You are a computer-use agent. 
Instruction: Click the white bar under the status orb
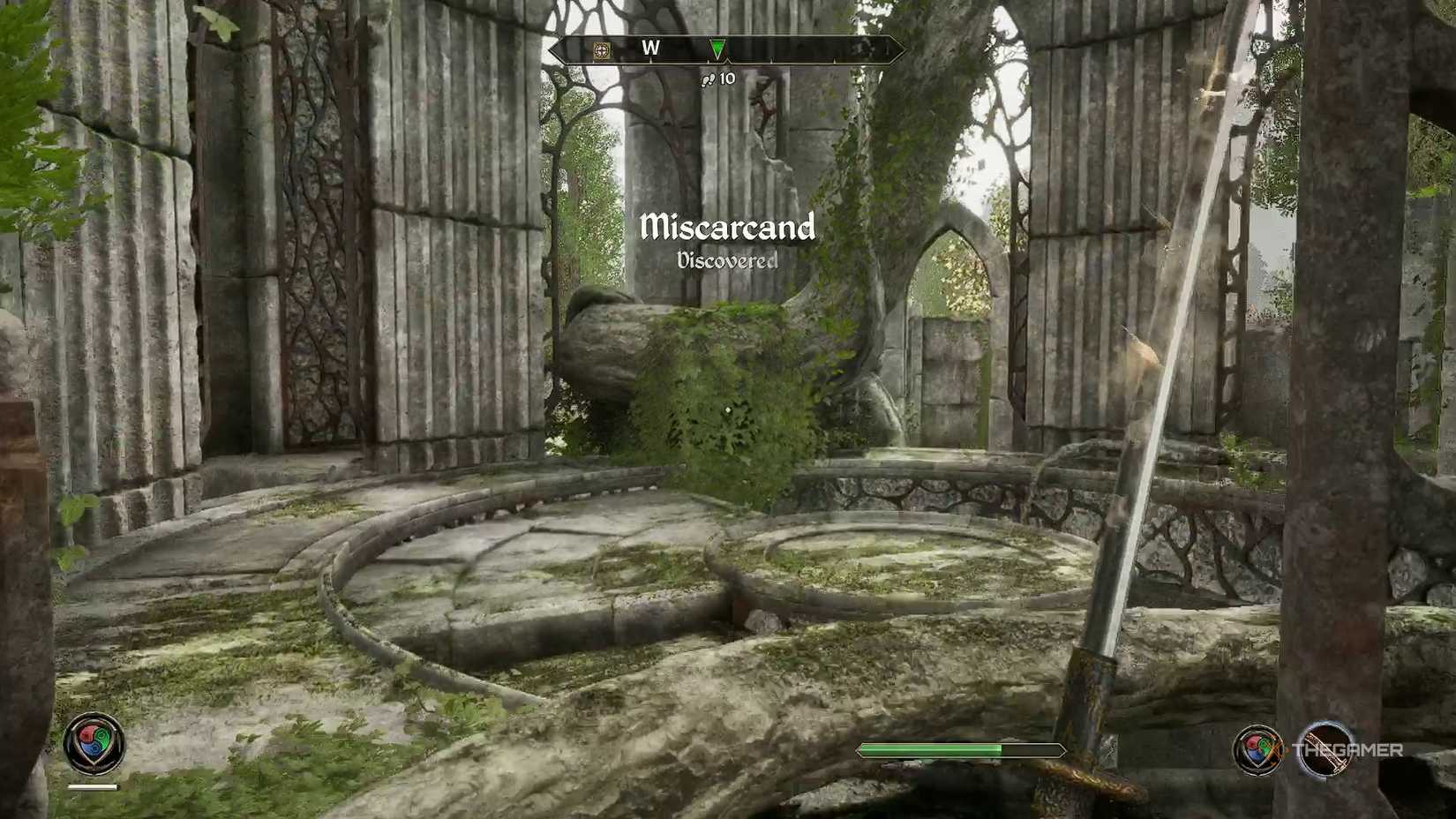pos(93,786)
